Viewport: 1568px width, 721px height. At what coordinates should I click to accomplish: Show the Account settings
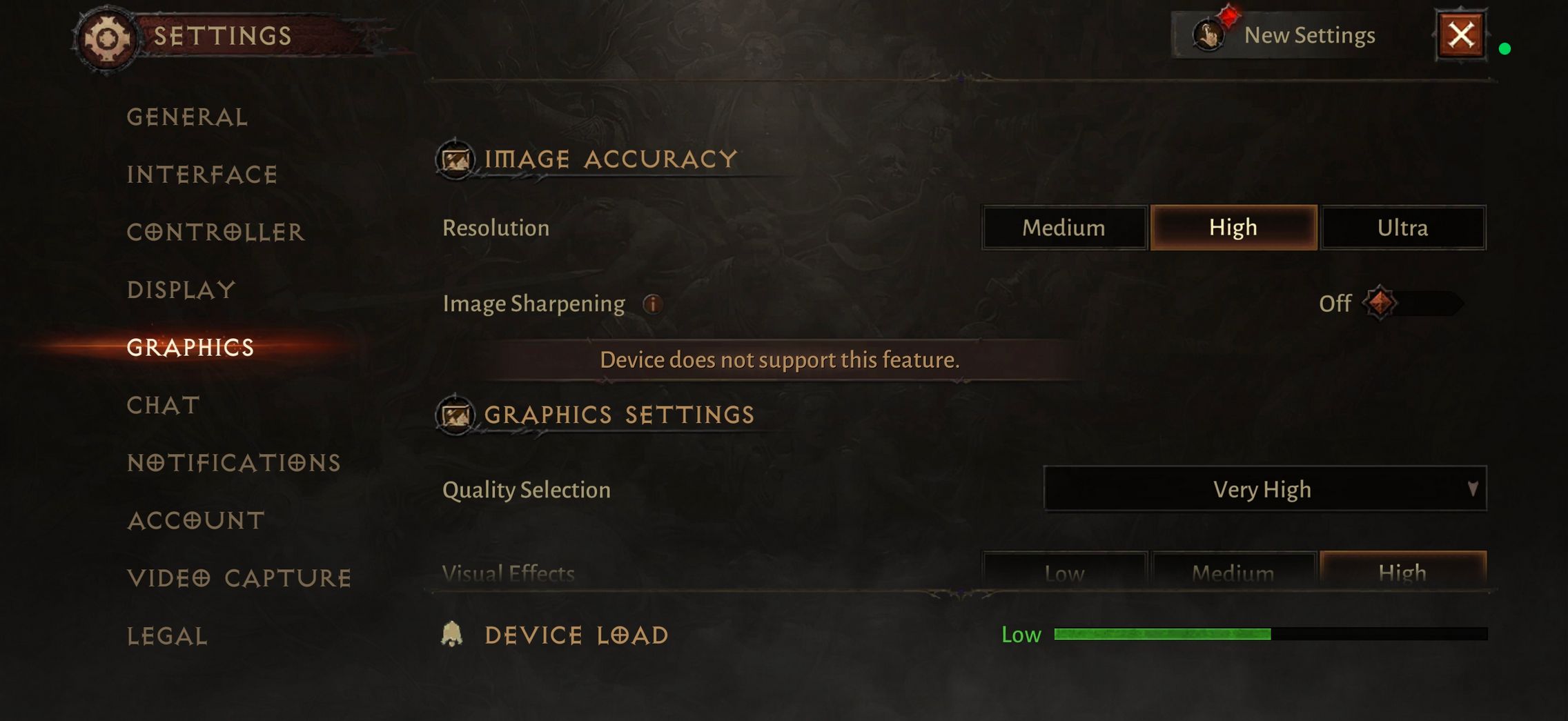196,520
